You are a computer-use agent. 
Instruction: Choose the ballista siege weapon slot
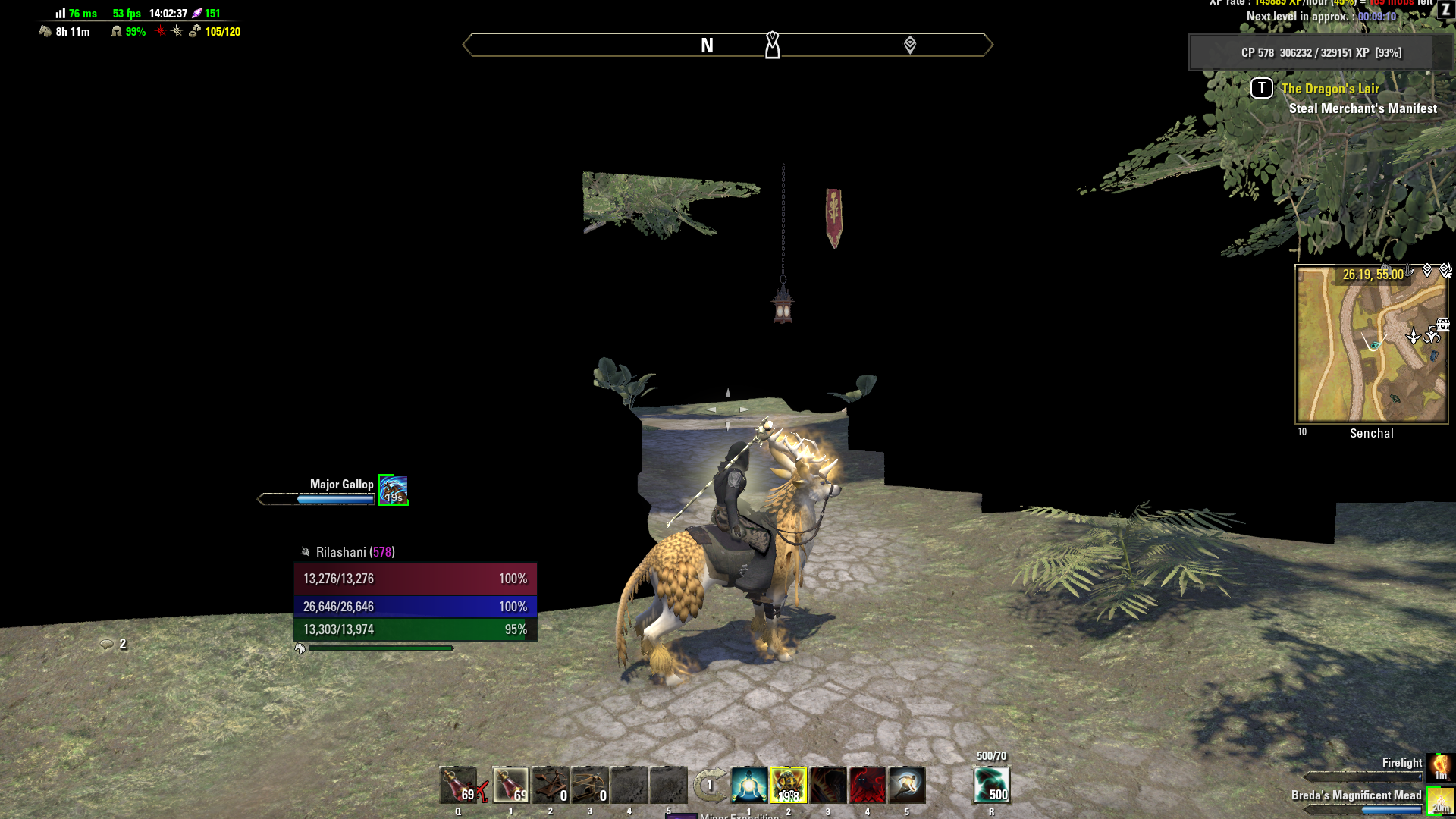click(590, 785)
